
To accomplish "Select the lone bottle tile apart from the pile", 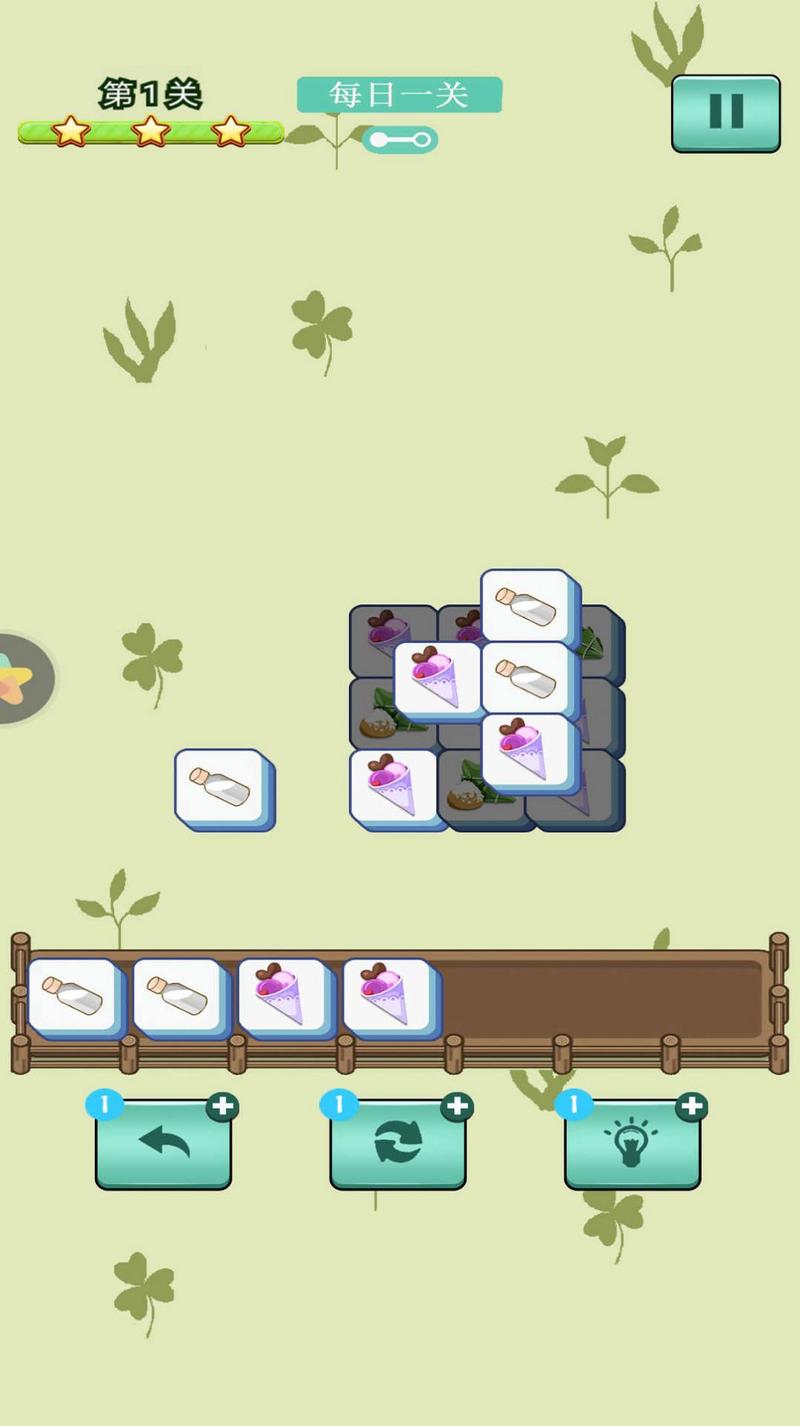I will point(223,787).
